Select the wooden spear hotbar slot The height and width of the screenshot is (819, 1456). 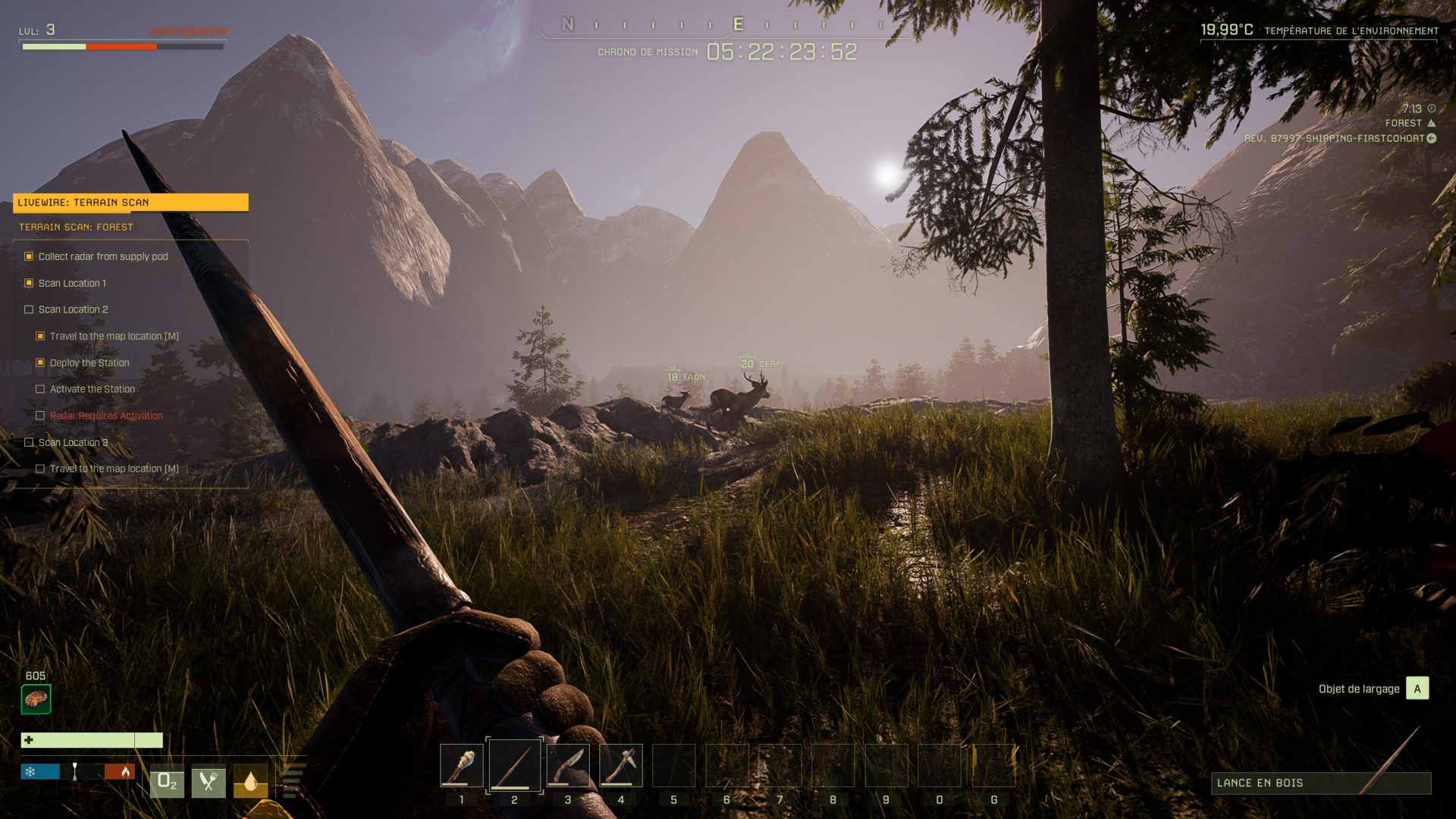point(514,765)
